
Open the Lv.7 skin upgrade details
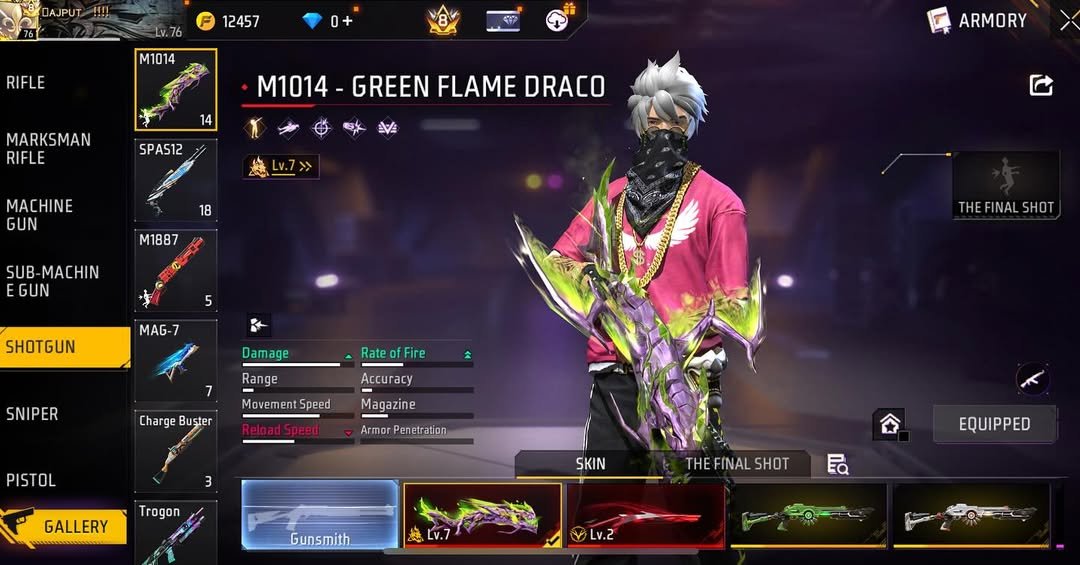pos(281,167)
